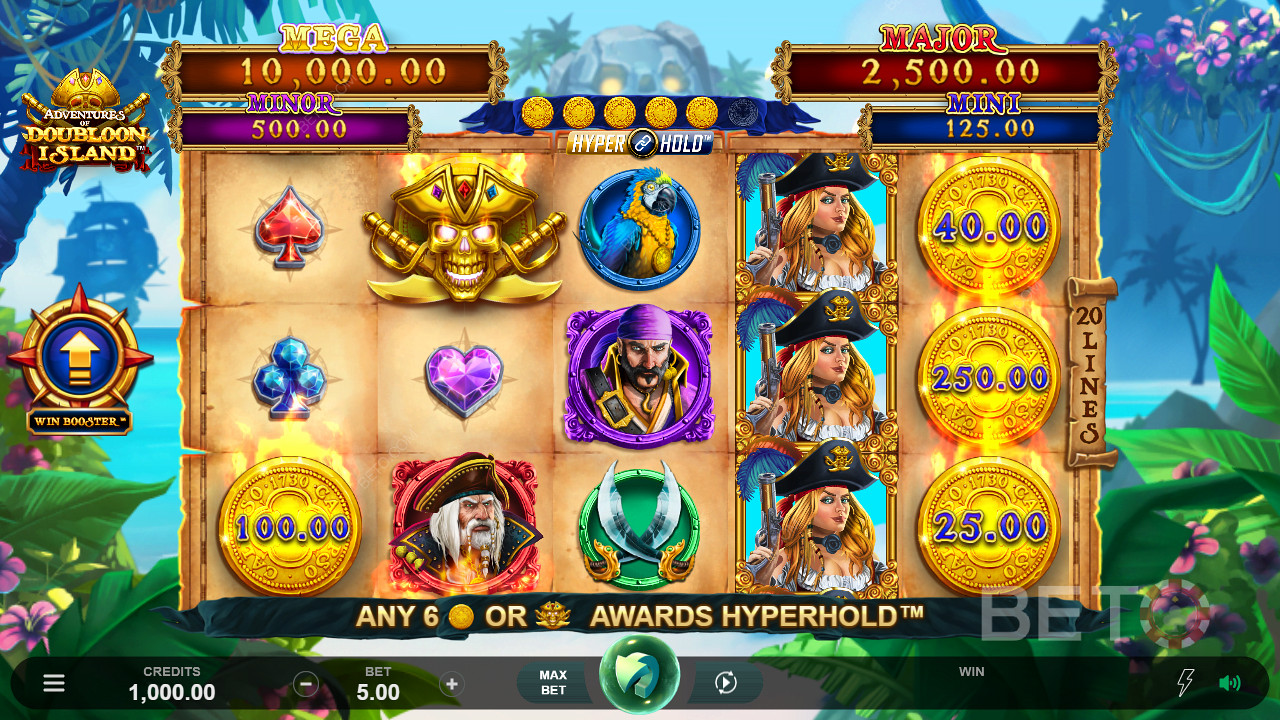Mute the game sound
Screen dimensions: 1280x720
(1229, 683)
